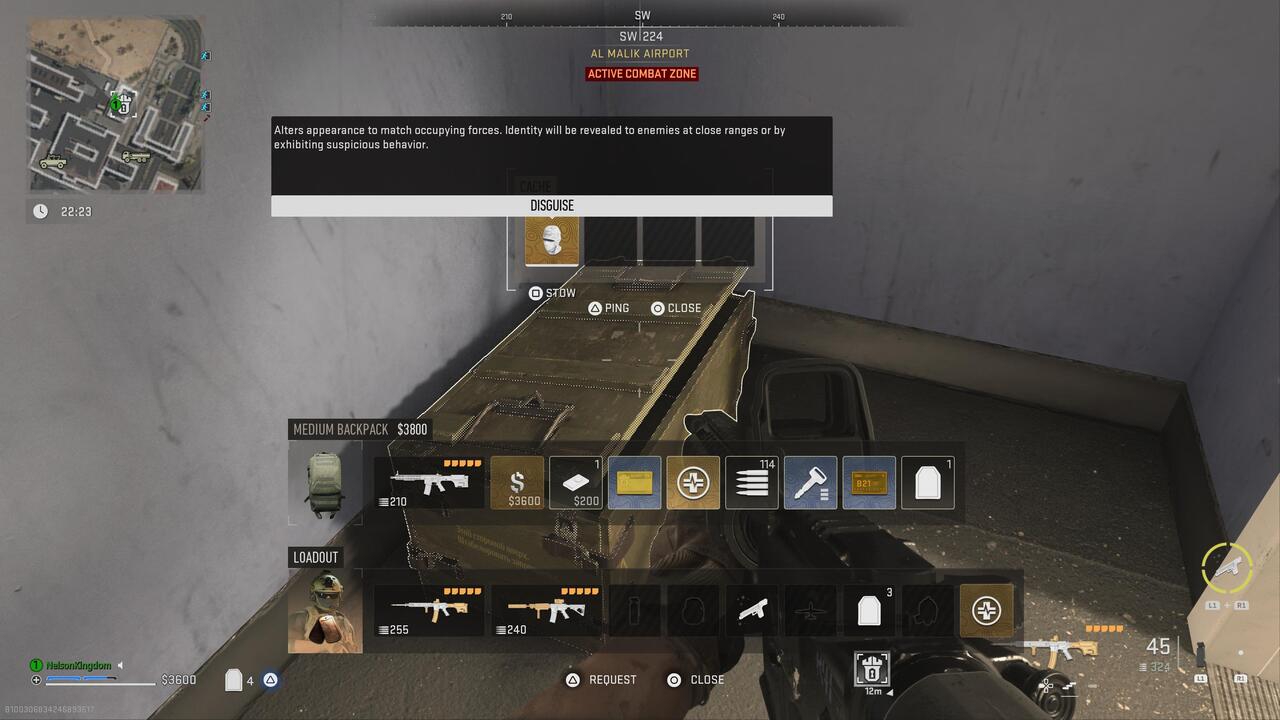The height and width of the screenshot is (720, 1280).
Task: Select the primary rifle in the Loadout
Action: point(428,610)
